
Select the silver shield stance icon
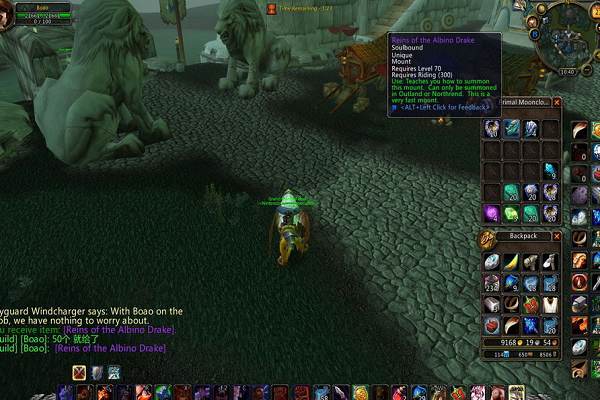[x=97, y=372]
